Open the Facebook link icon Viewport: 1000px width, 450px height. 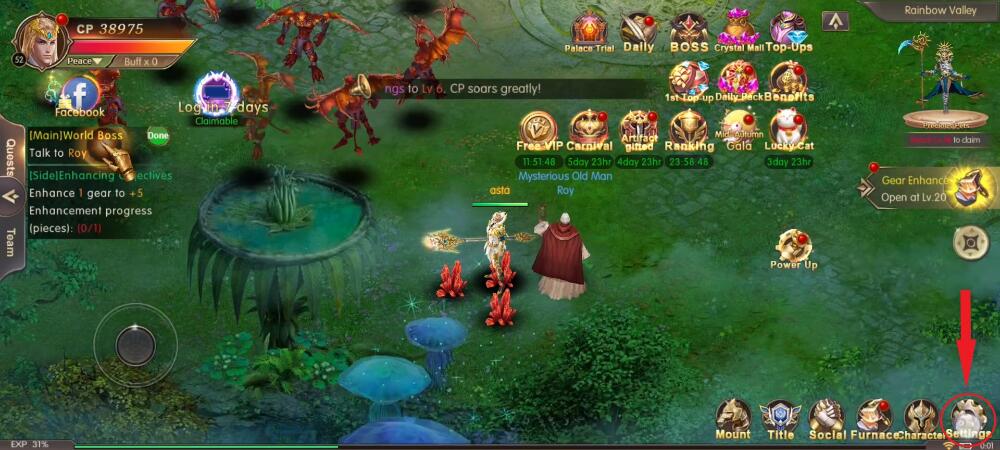tap(80, 96)
